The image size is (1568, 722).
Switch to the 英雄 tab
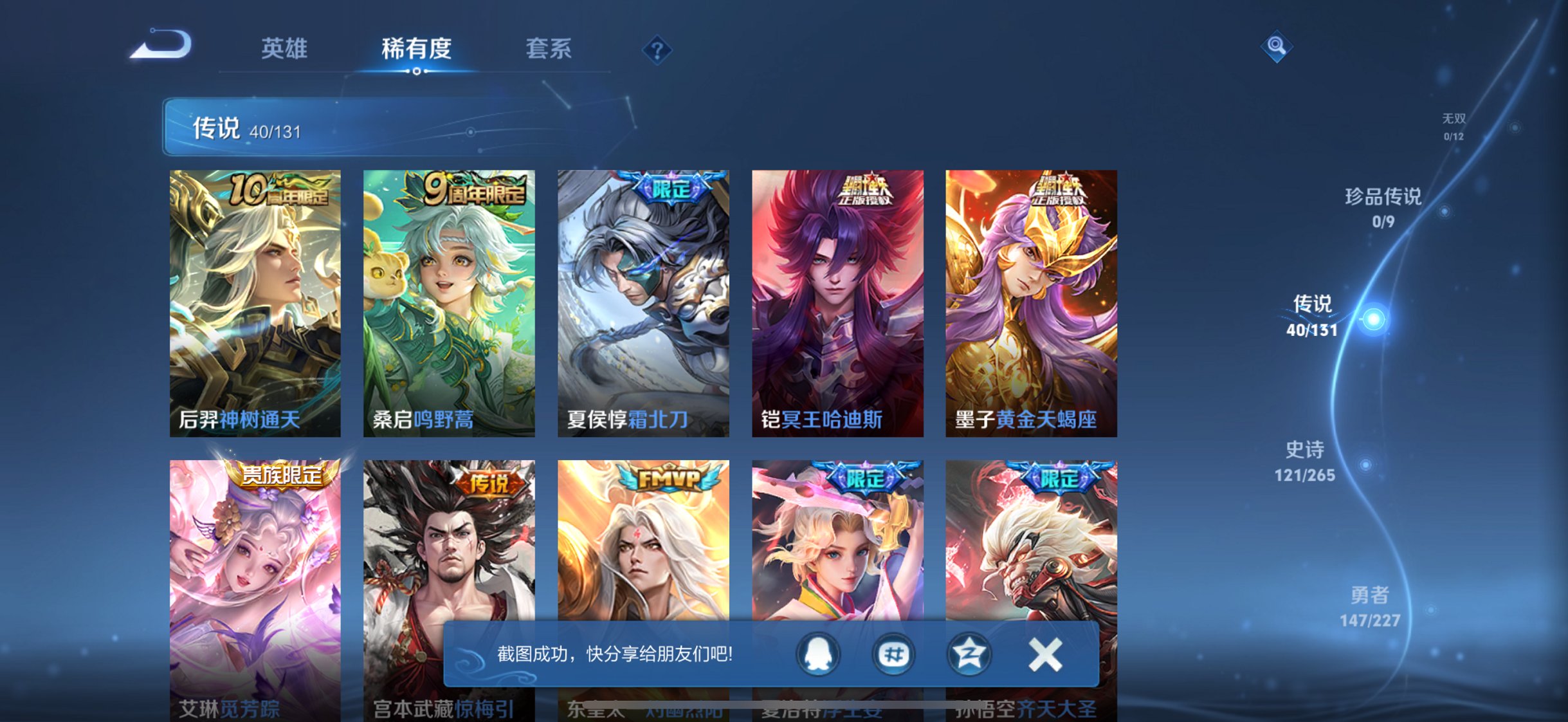tap(285, 48)
